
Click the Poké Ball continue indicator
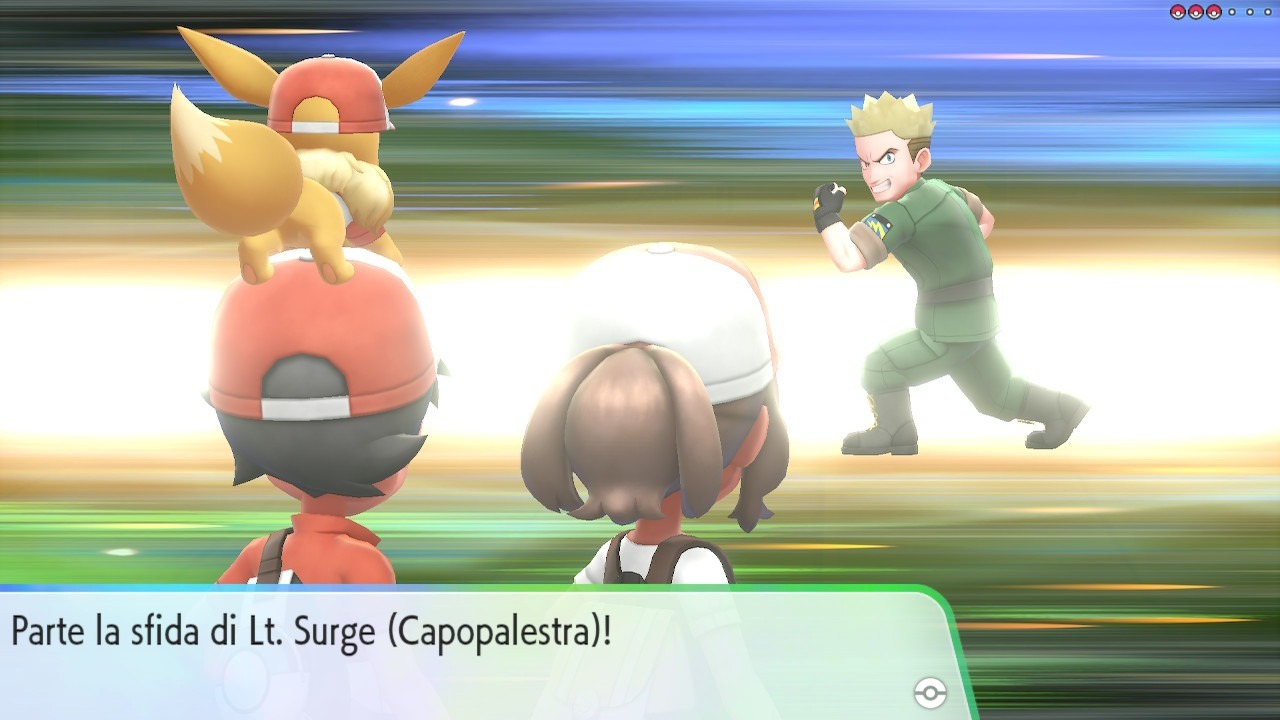pos(930,693)
